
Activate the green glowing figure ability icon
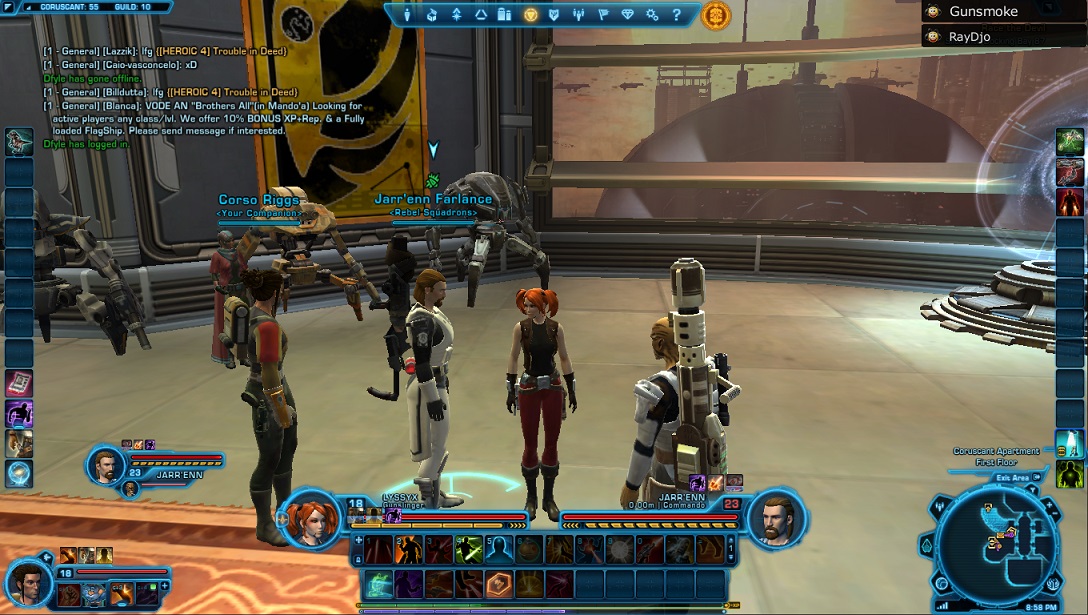tap(1070, 473)
